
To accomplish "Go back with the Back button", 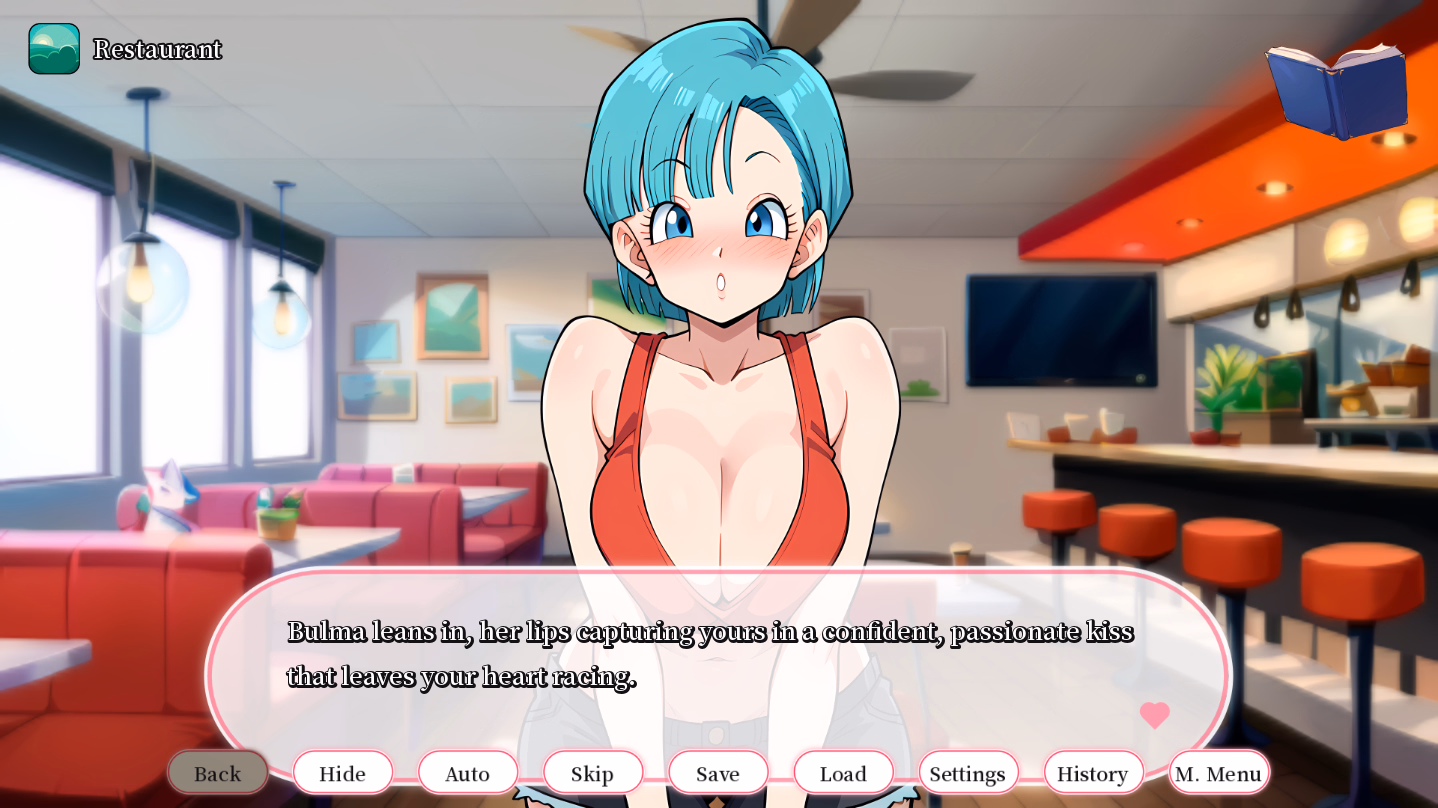I will click(218, 773).
